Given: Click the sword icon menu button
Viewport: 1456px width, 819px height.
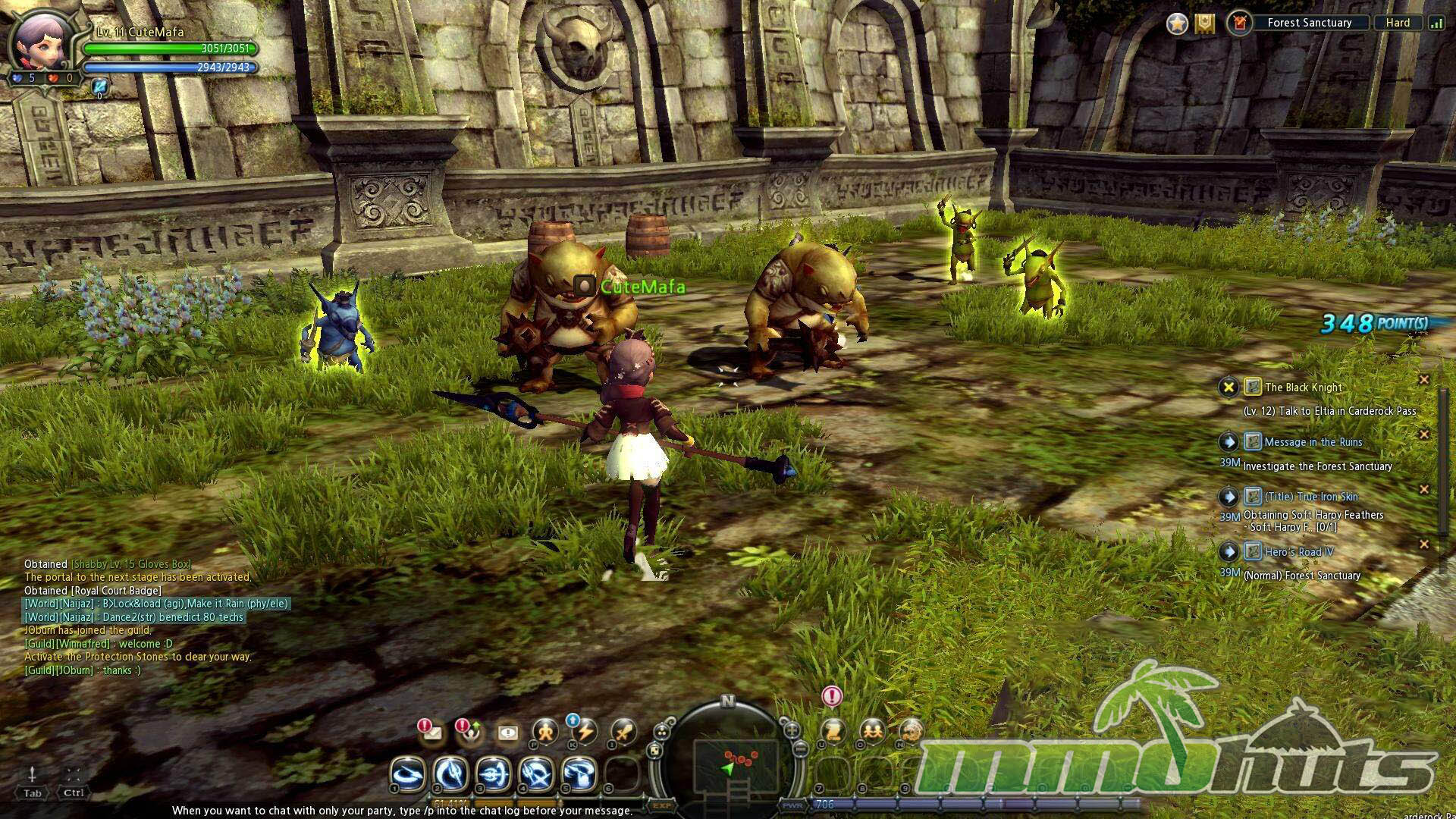Looking at the screenshot, I should click(623, 733).
